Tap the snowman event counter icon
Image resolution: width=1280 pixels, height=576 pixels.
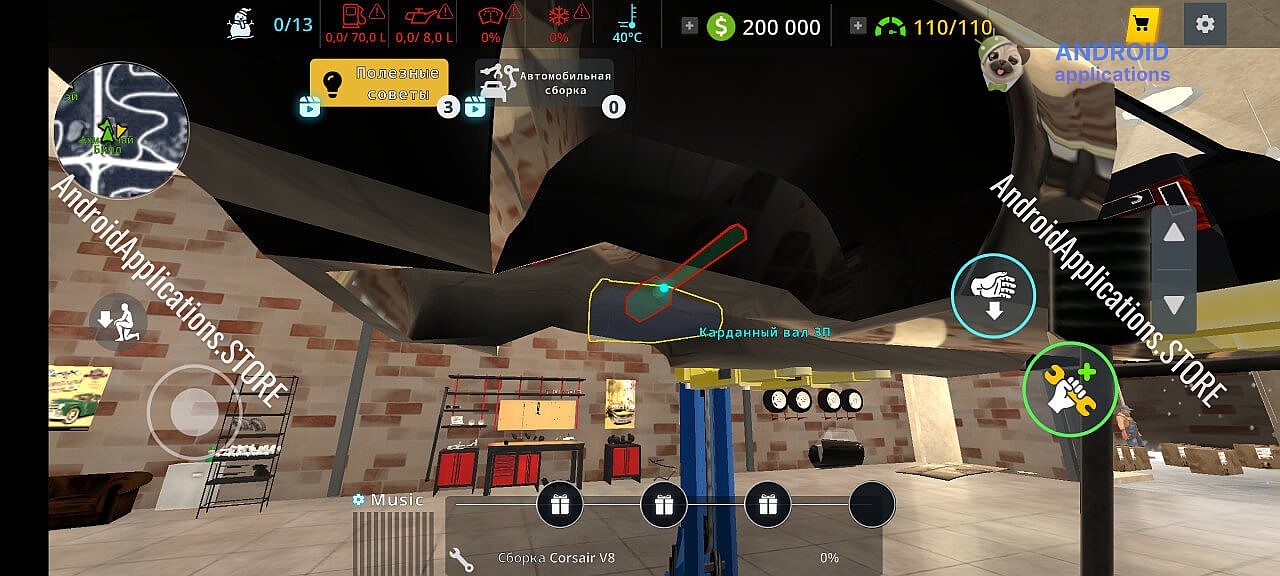pos(241,24)
